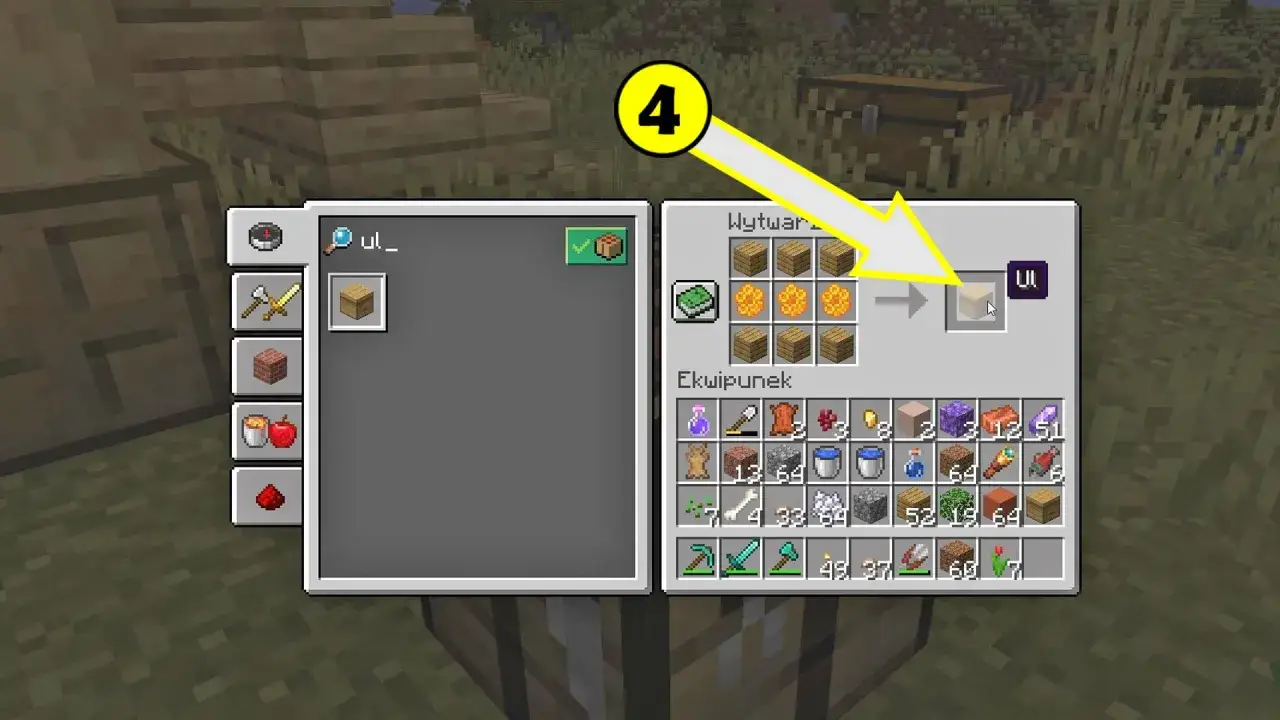The width and height of the screenshot is (1280, 720).
Task: Select the beehive recipe from the search results
Action: [356, 302]
